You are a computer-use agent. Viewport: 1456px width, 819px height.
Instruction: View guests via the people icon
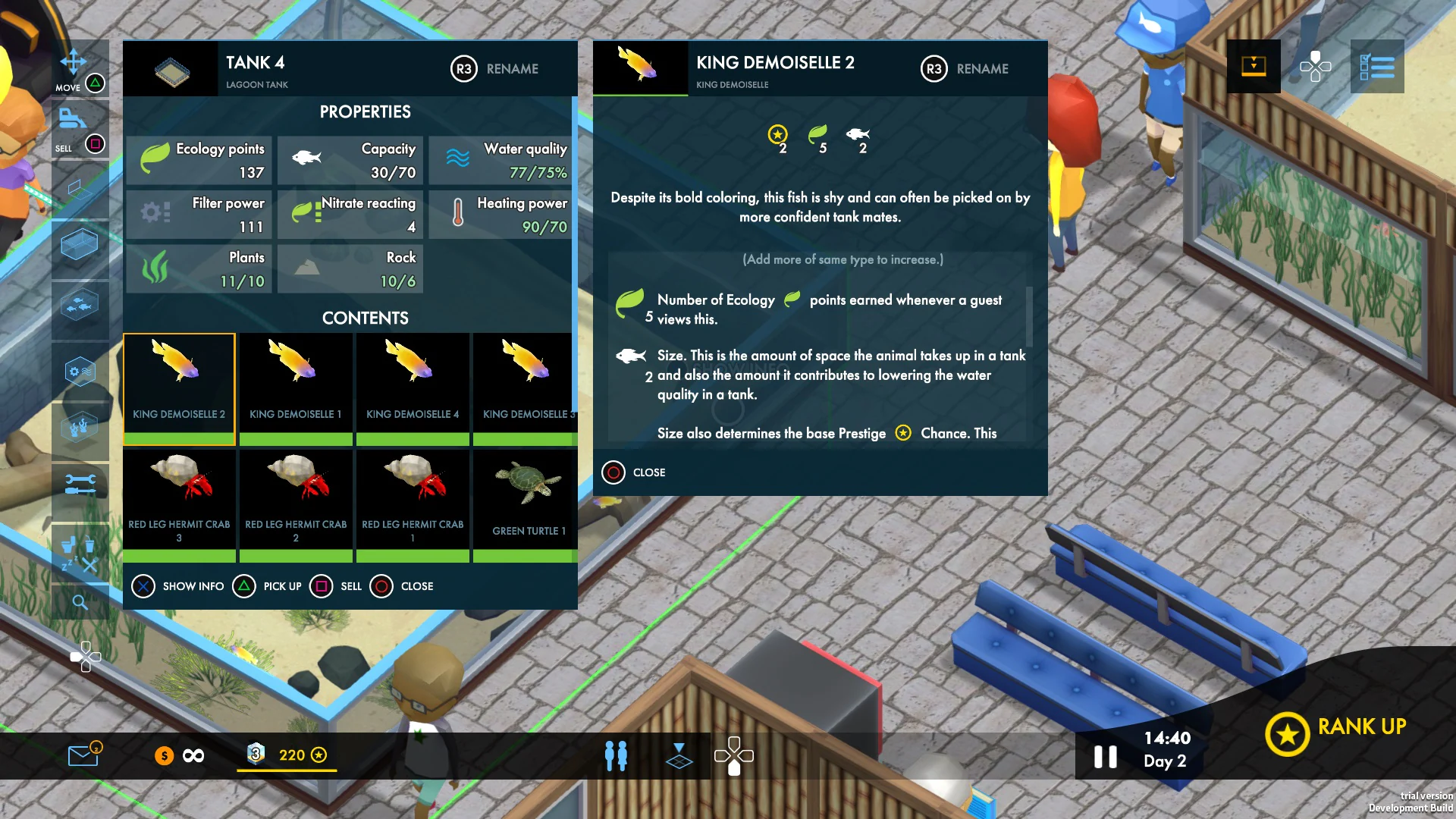[x=616, y=755]
